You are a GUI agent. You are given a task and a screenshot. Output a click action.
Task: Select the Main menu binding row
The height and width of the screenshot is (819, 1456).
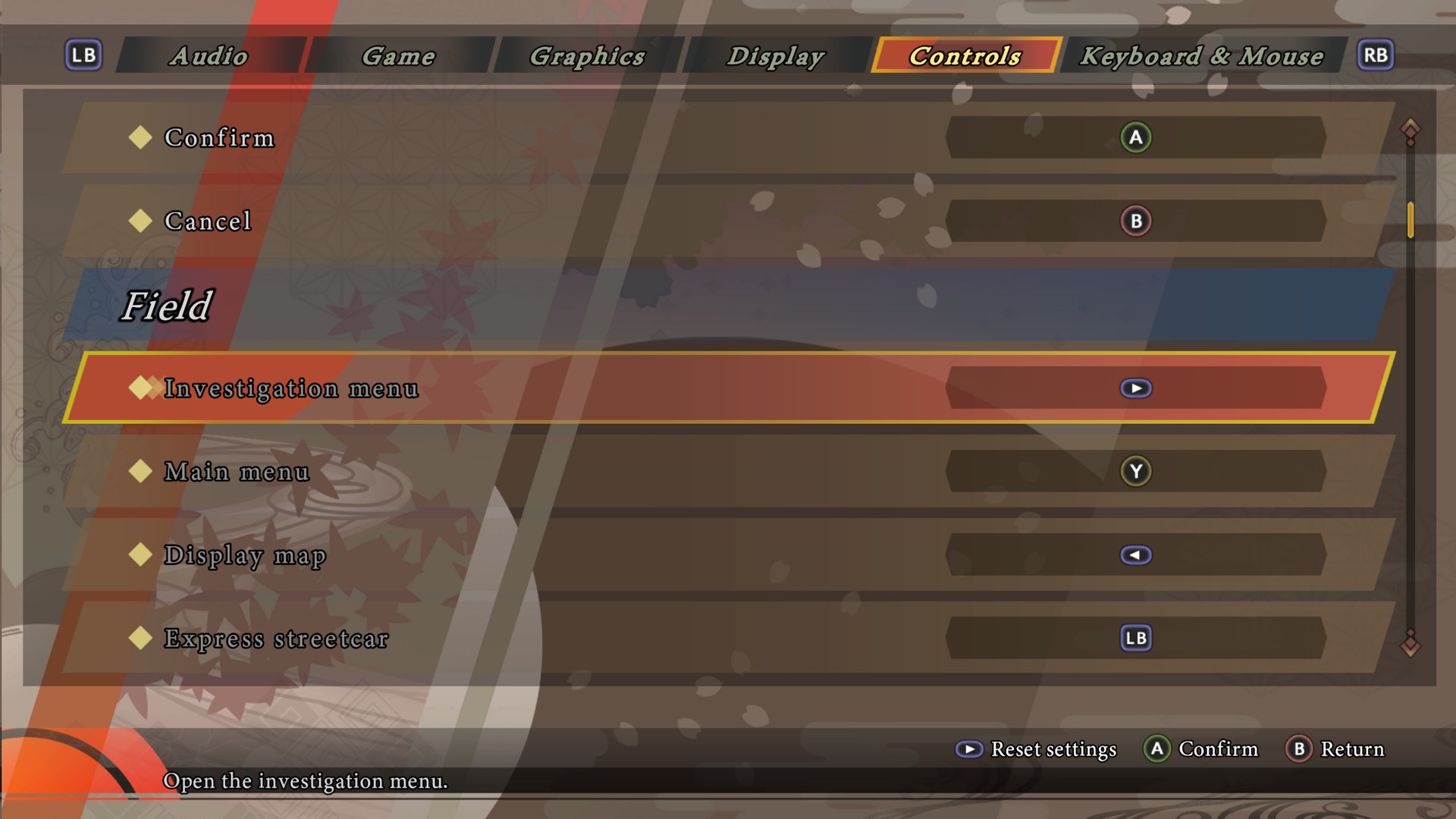click(x=531, y=471)
